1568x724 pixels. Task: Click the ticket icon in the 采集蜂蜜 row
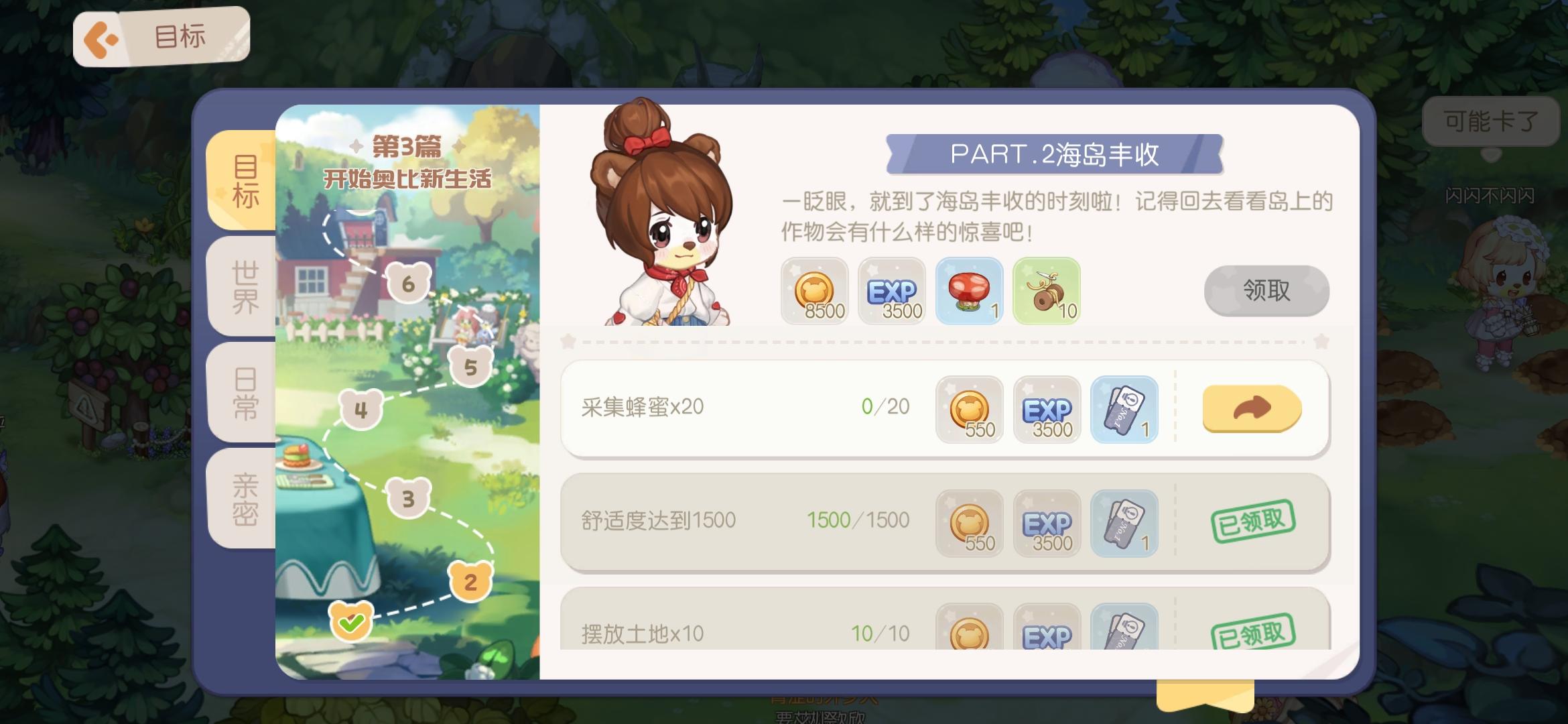(x=1124, y=410)
